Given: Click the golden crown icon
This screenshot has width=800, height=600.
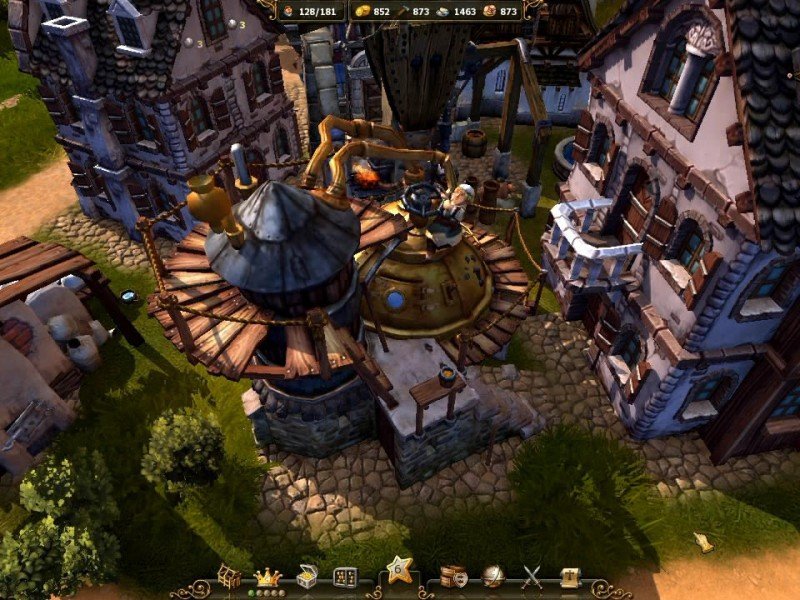Looking at the screenshot, I should [268, 577].
